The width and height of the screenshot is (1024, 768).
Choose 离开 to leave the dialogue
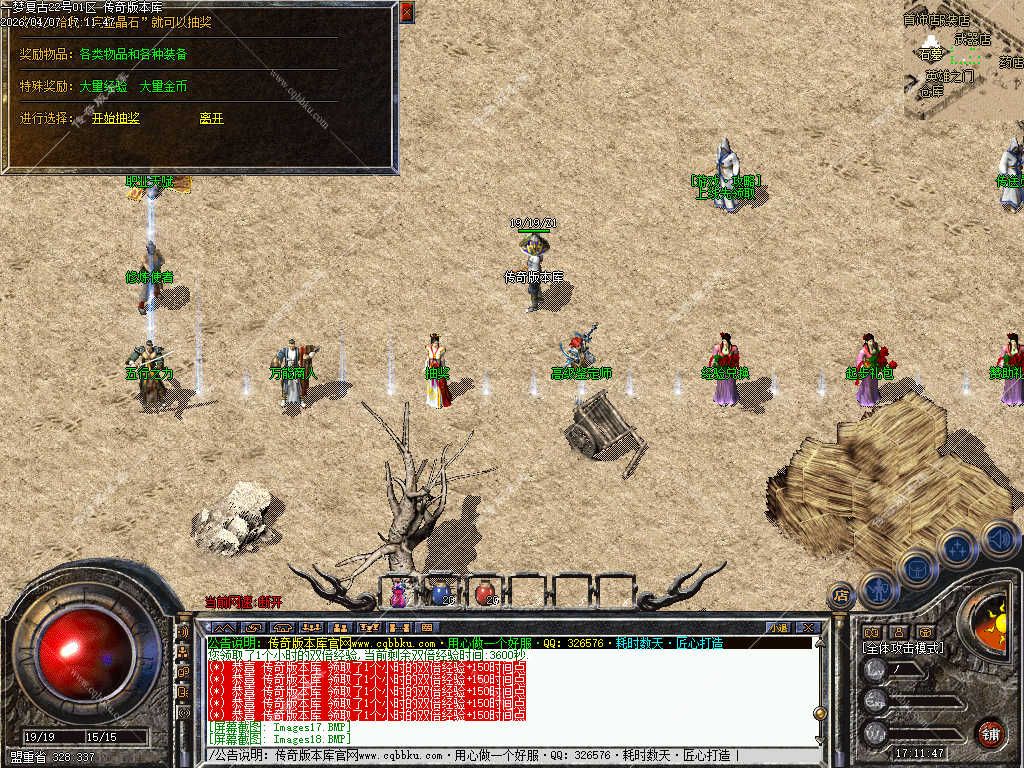pos(211,118)
